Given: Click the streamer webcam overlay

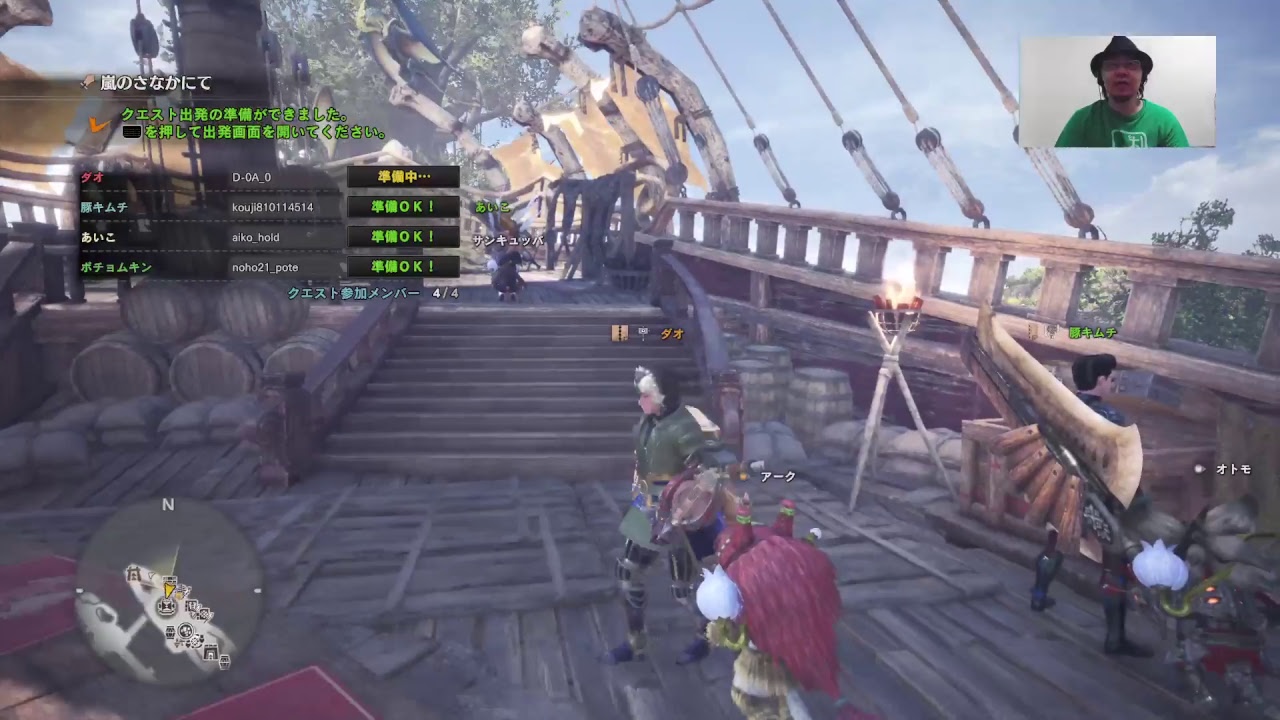Looking at the screenshot, I should (x=1117, y=92).
